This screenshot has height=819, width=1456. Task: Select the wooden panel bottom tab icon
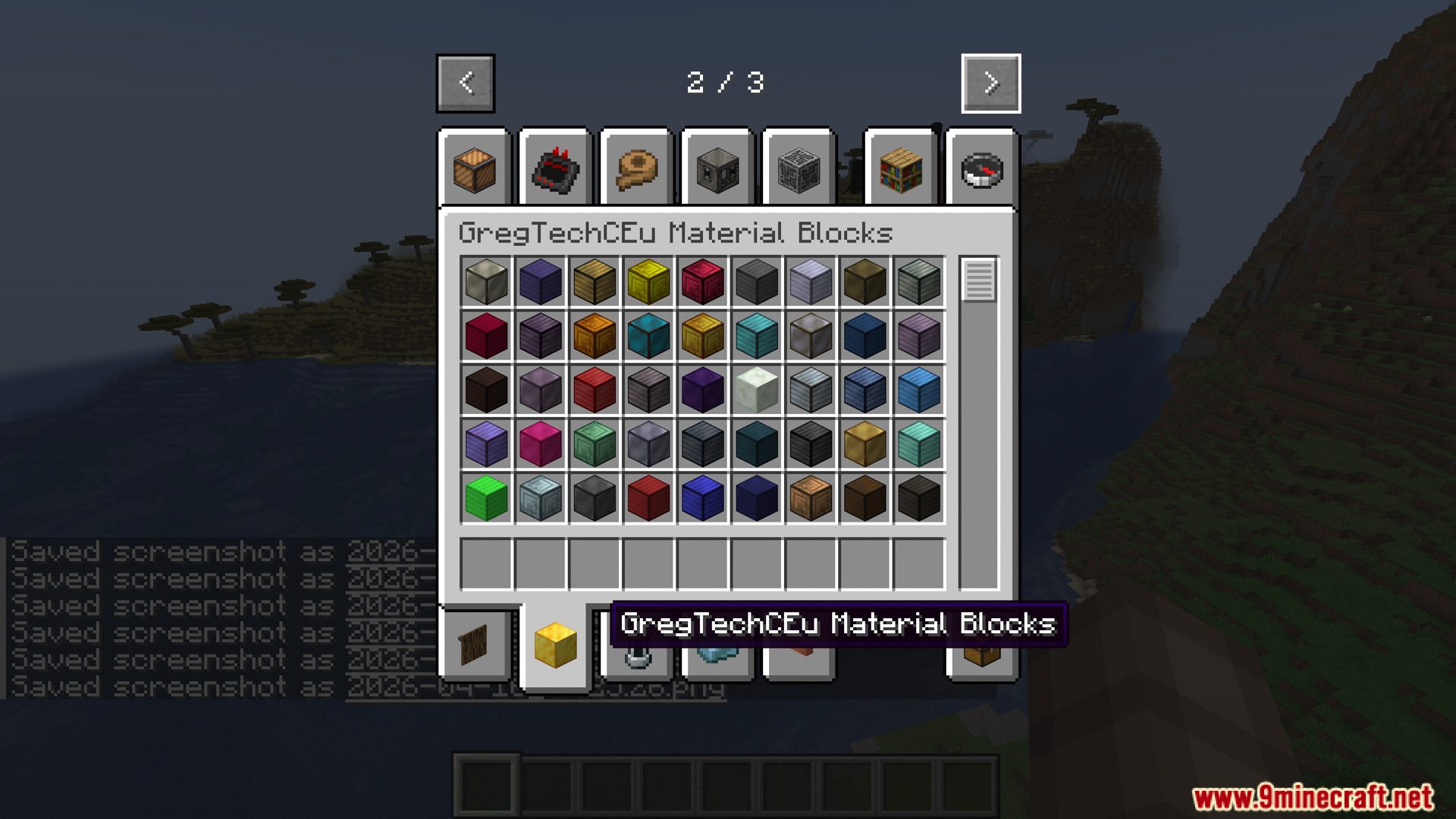[x=474, y=645]
